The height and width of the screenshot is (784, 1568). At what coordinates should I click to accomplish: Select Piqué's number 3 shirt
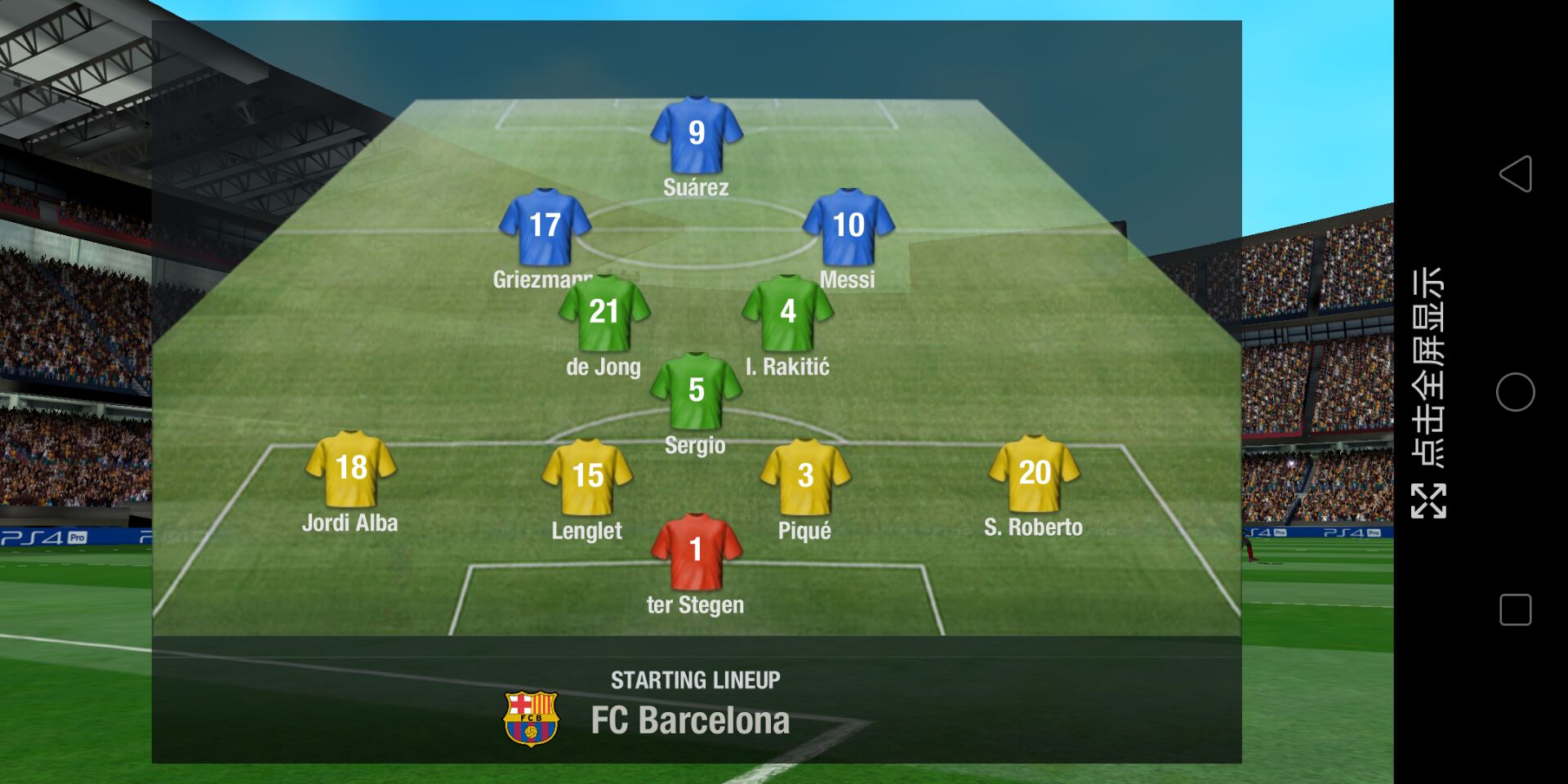(x=805, y=477)
